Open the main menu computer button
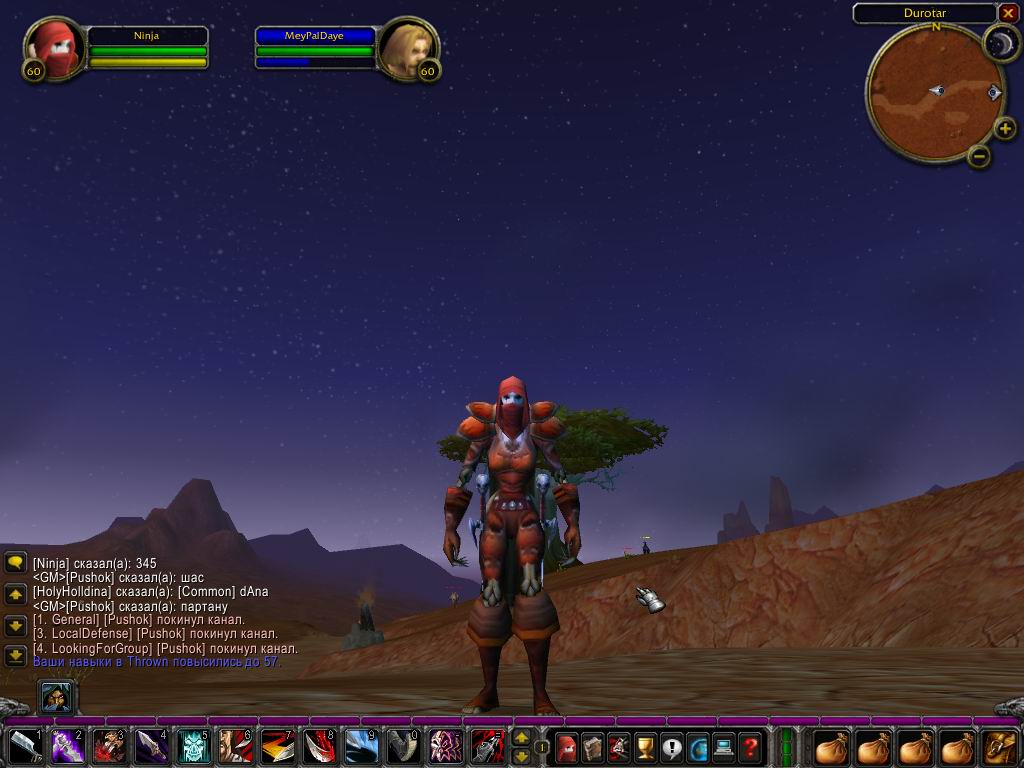This screenshot has width=1024, height=768. tap(723, 746)
